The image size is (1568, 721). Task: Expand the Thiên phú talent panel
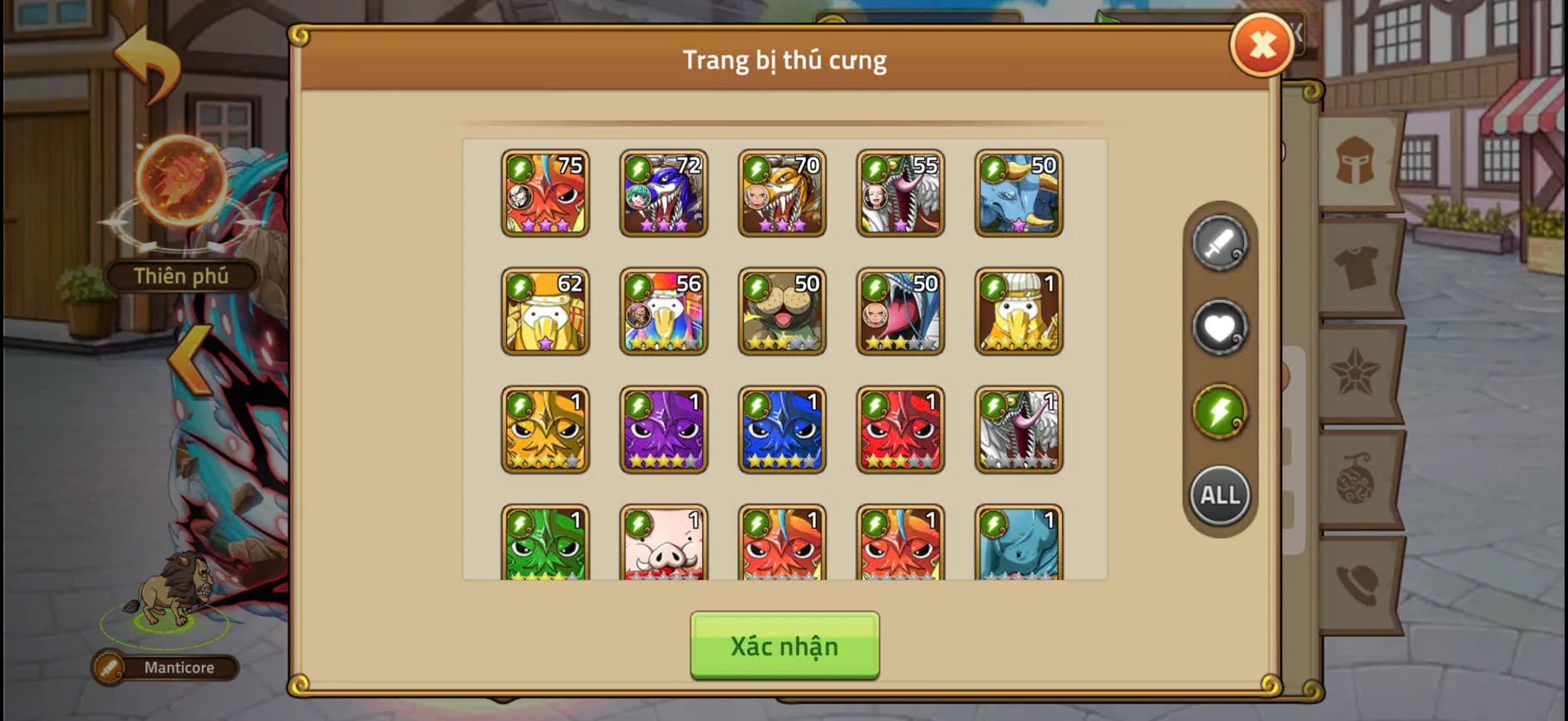point(180,277)
